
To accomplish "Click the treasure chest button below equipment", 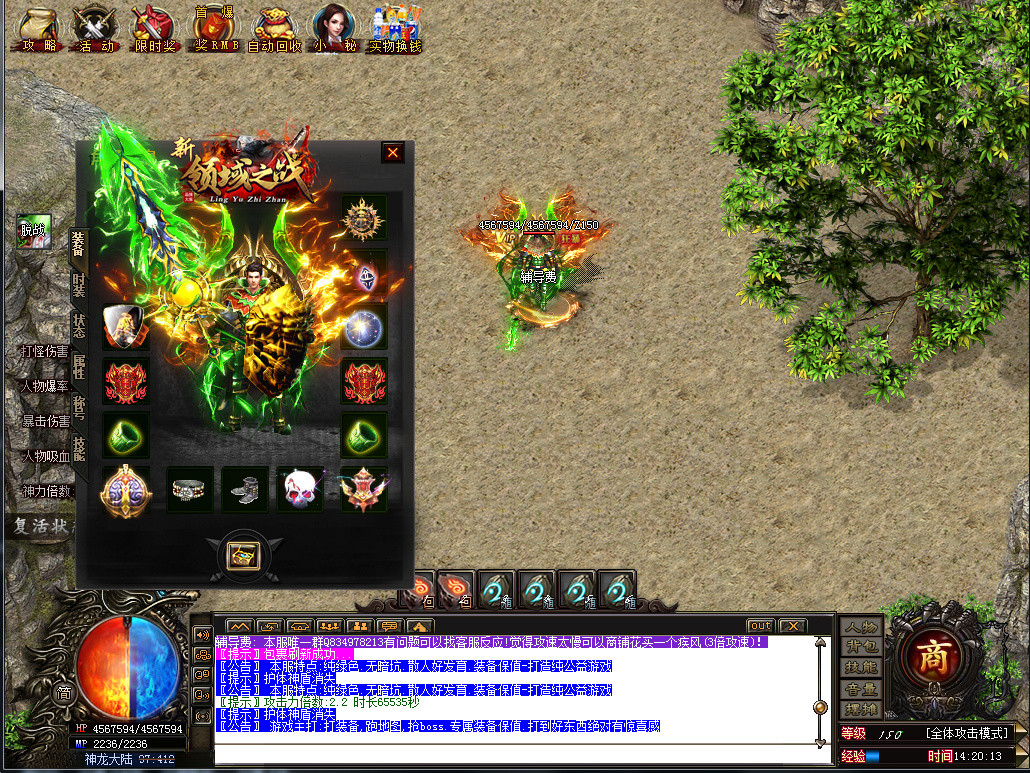I will tap(244, 555).
